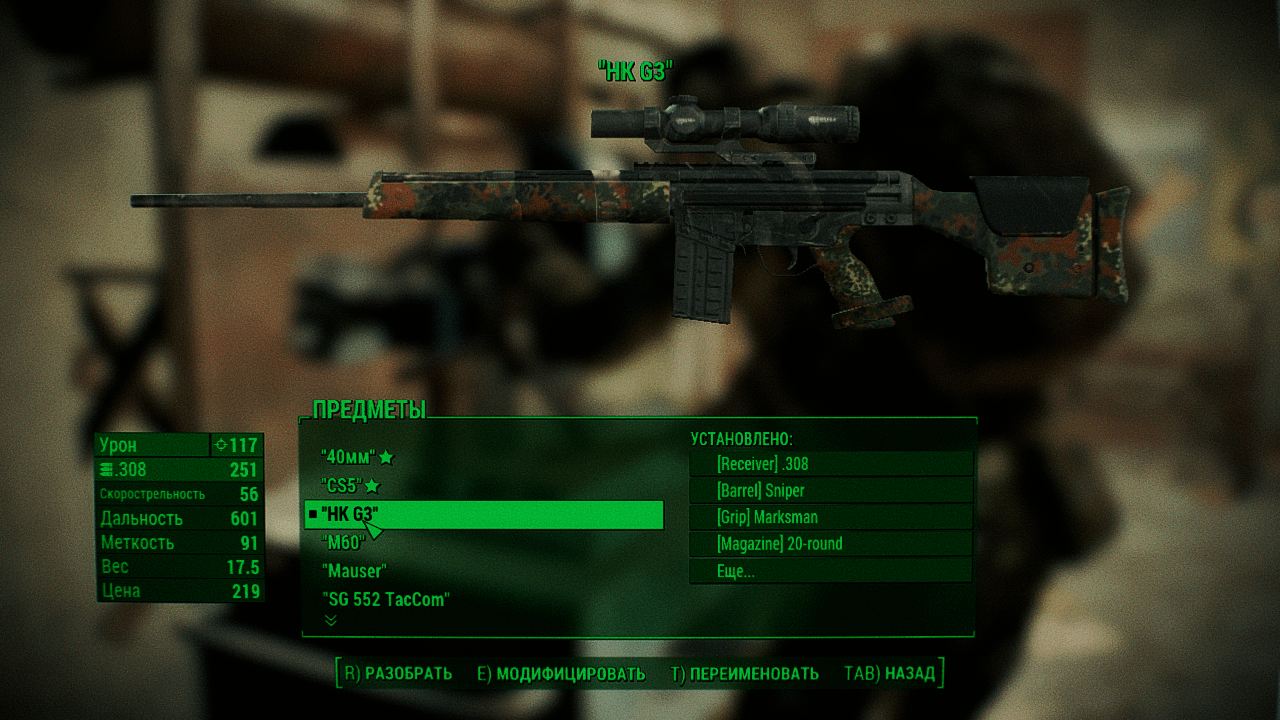Select the highlighted "HK G3" item

[x=484, y=515]
